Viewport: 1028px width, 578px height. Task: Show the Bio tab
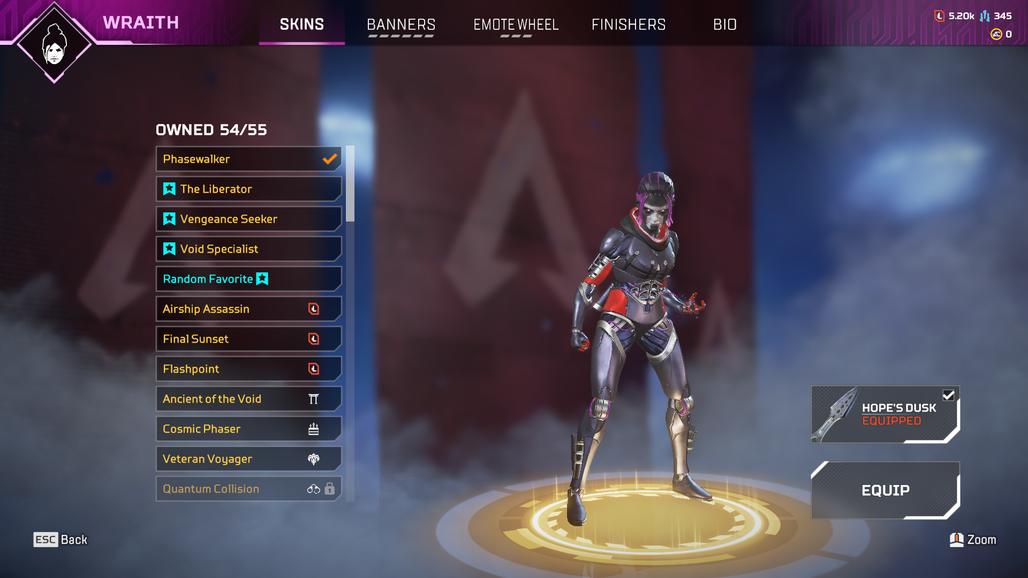pos(724,25)
